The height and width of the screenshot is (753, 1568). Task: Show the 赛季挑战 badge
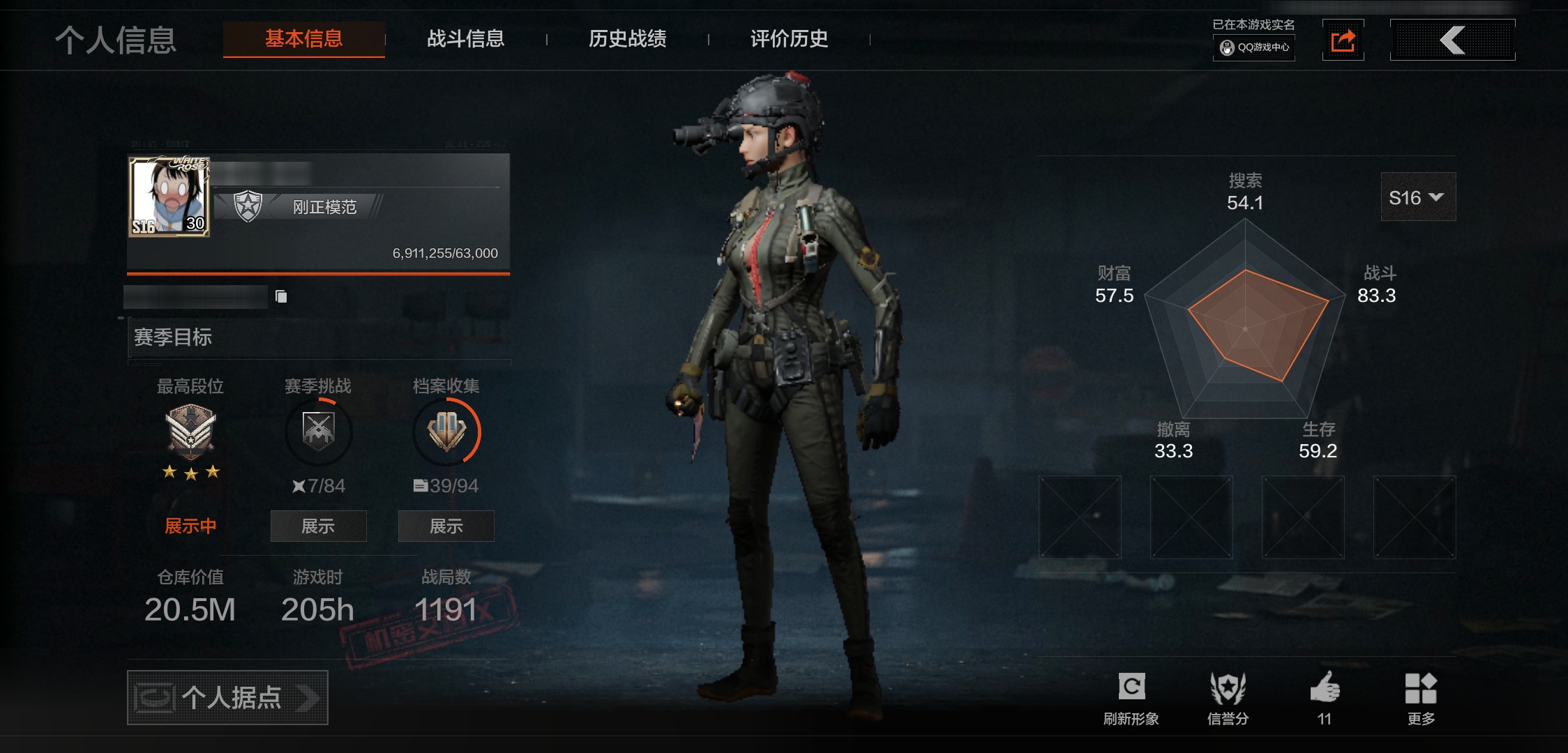point(318,526)
